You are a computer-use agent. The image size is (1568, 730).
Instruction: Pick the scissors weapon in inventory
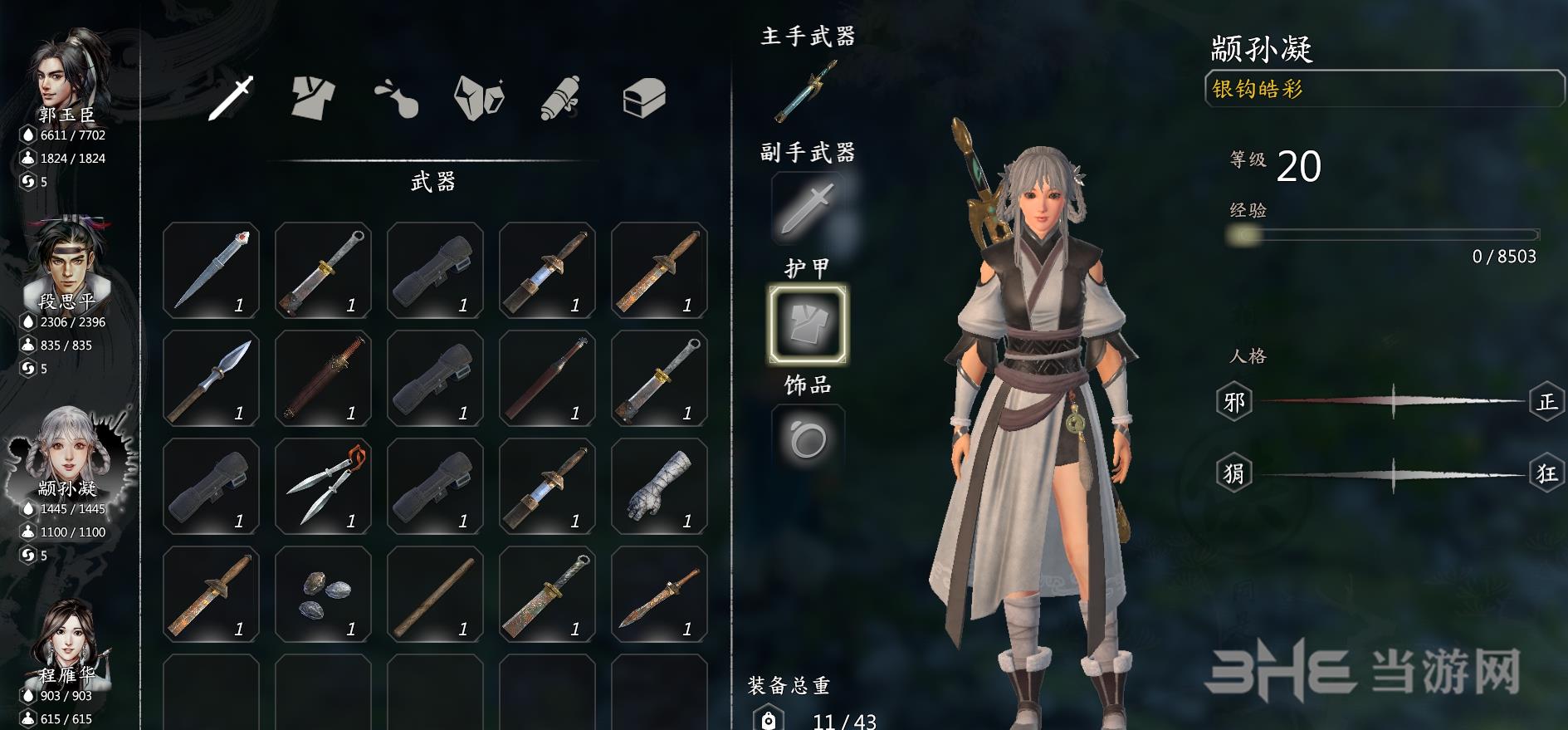[x=323, y=486]
